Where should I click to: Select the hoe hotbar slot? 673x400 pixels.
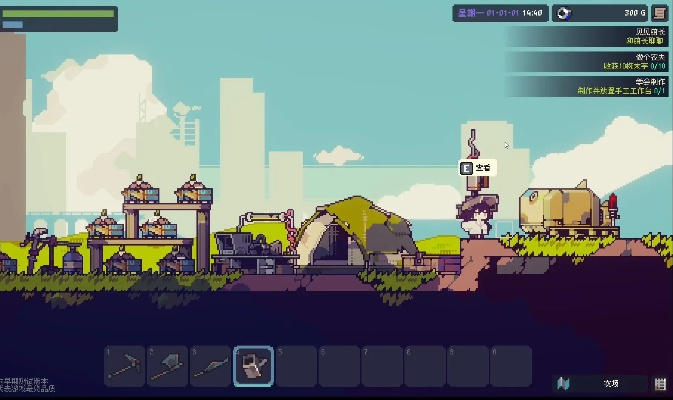(210, 366)
